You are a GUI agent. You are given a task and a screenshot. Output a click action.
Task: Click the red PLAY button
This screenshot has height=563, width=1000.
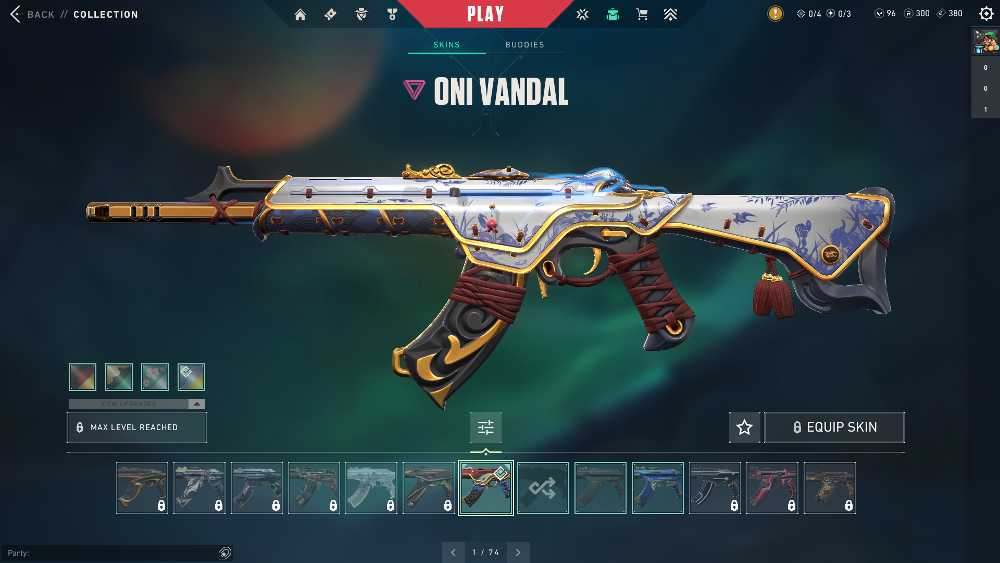[486, 14]
